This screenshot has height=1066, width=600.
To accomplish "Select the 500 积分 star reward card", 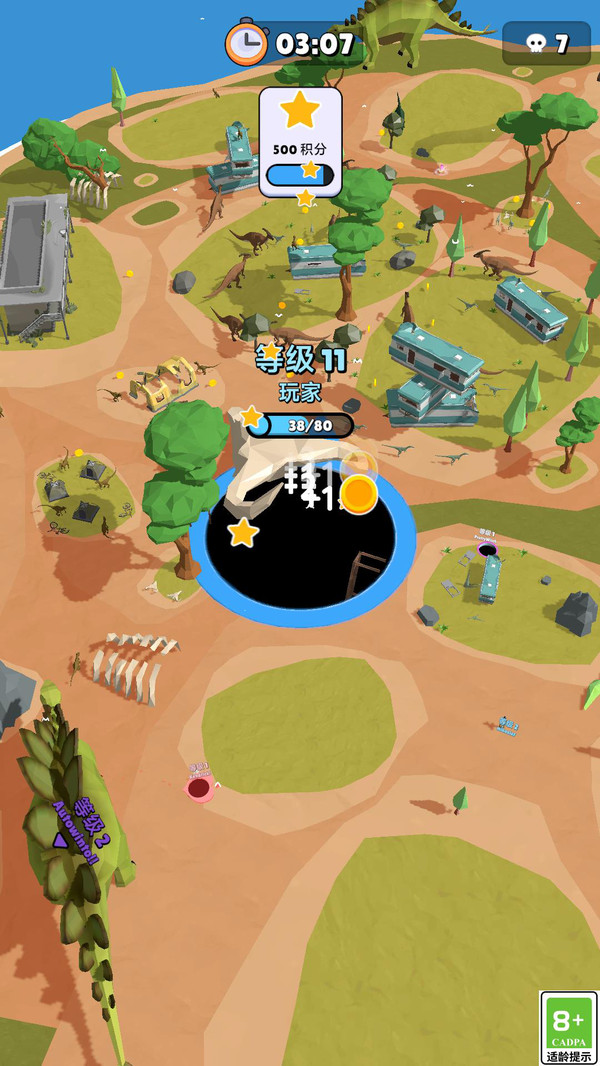I will [x=300, y=142].
